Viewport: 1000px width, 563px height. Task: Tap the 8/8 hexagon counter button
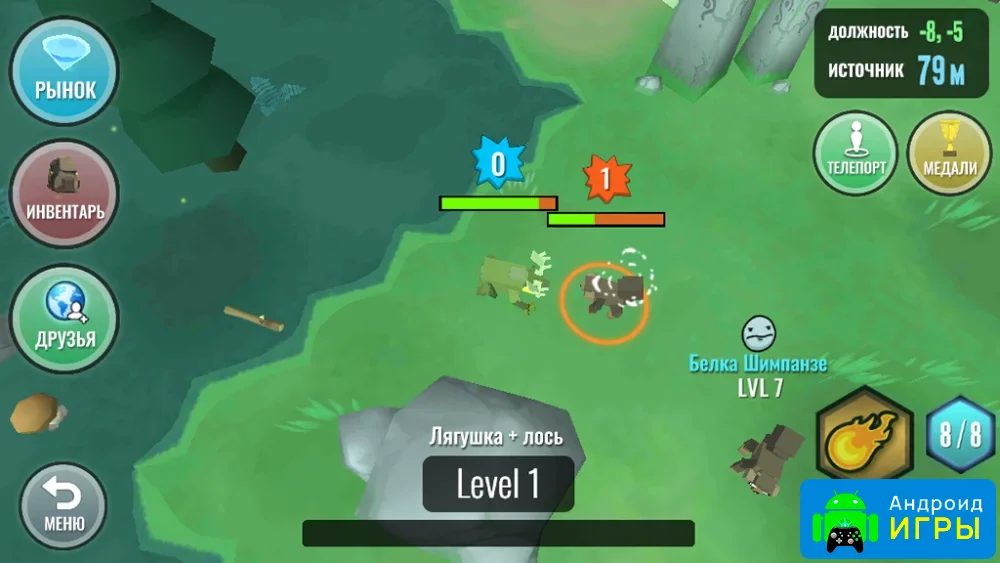point(960,435)
